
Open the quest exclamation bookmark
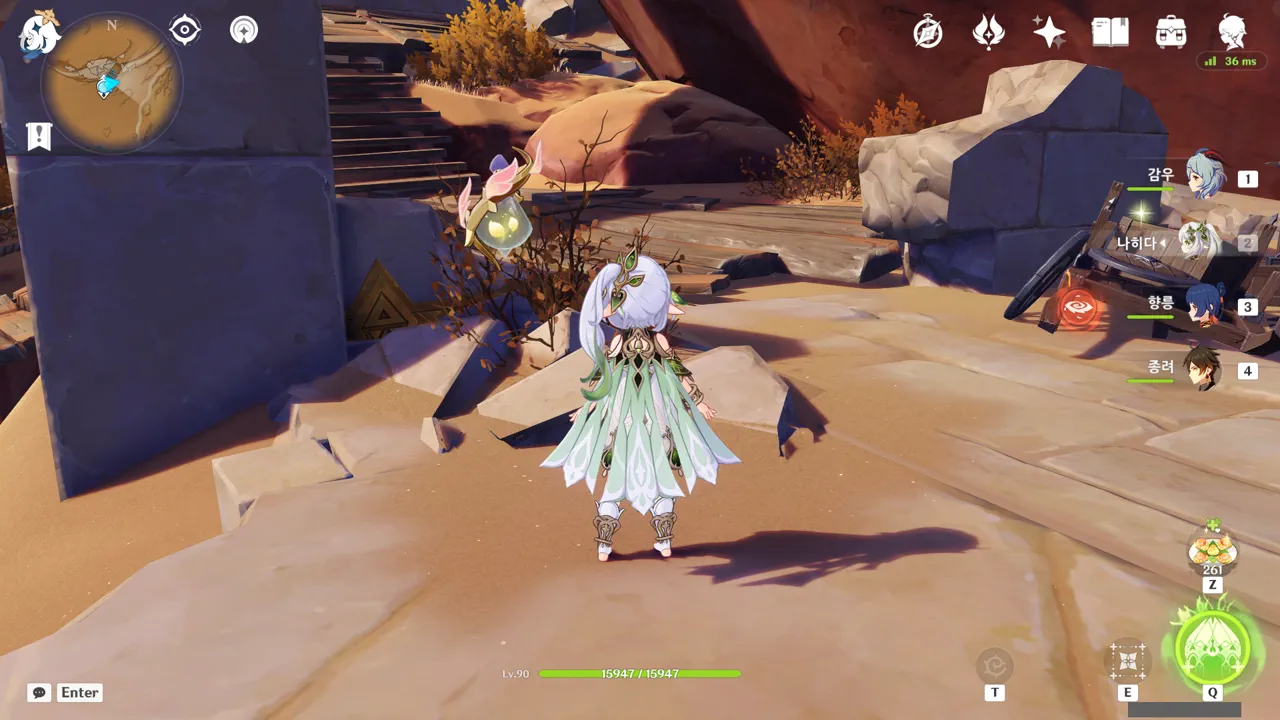click(x=39, y=136)
